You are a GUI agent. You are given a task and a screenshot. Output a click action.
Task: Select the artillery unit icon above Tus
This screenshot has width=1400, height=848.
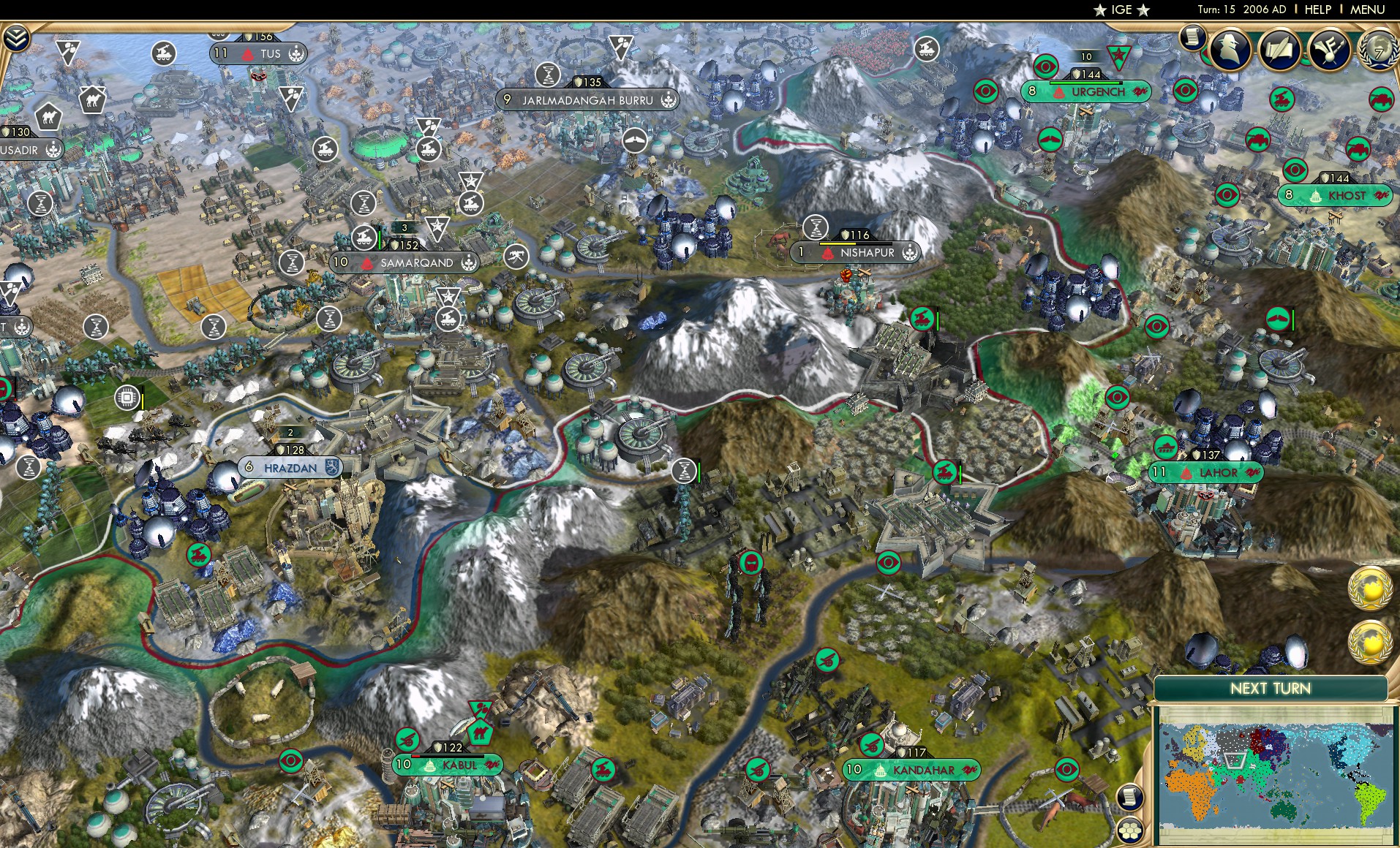165,53
